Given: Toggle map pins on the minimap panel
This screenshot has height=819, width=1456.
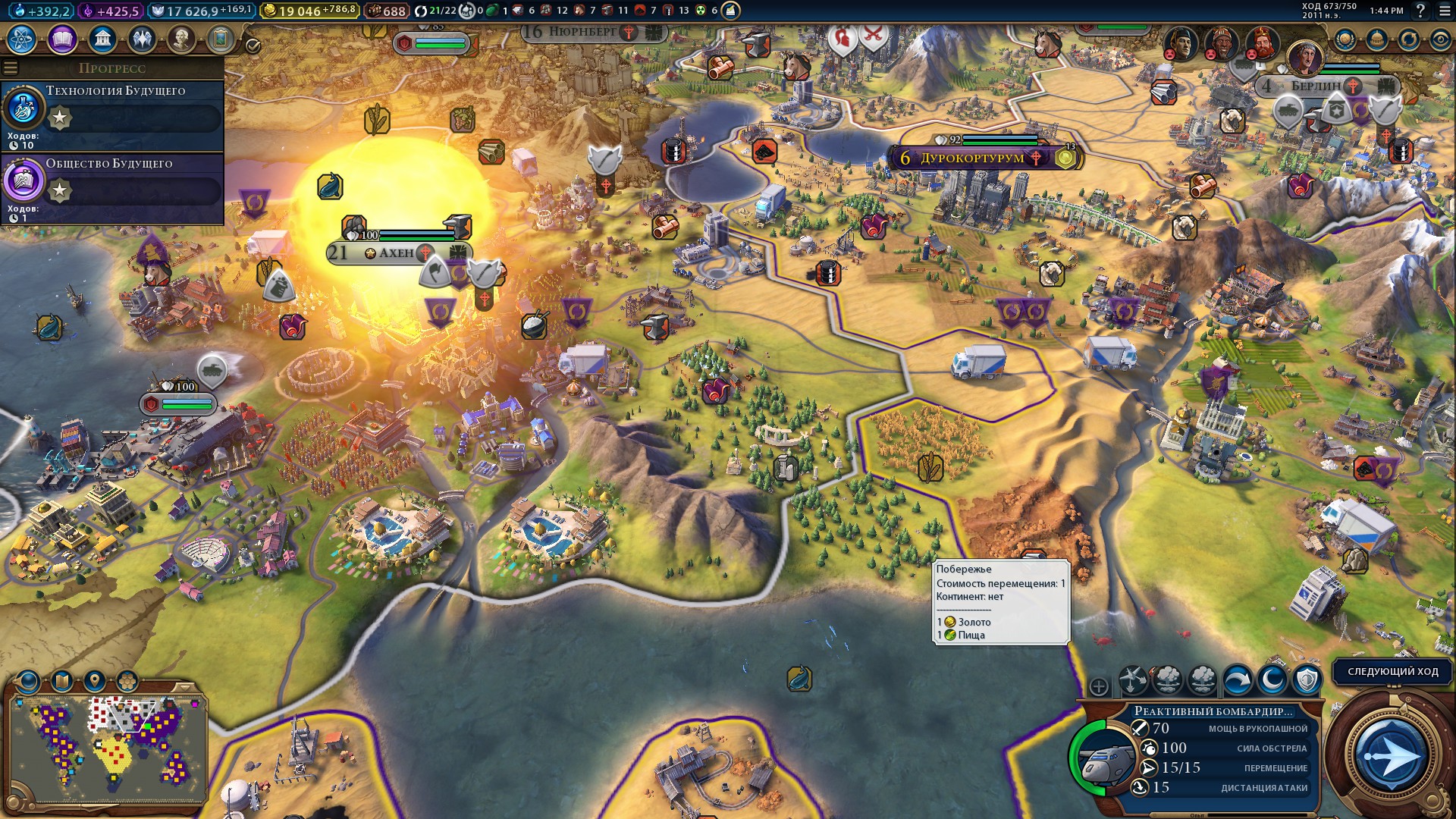Looking at the screenshot, I should pos(95,680).
